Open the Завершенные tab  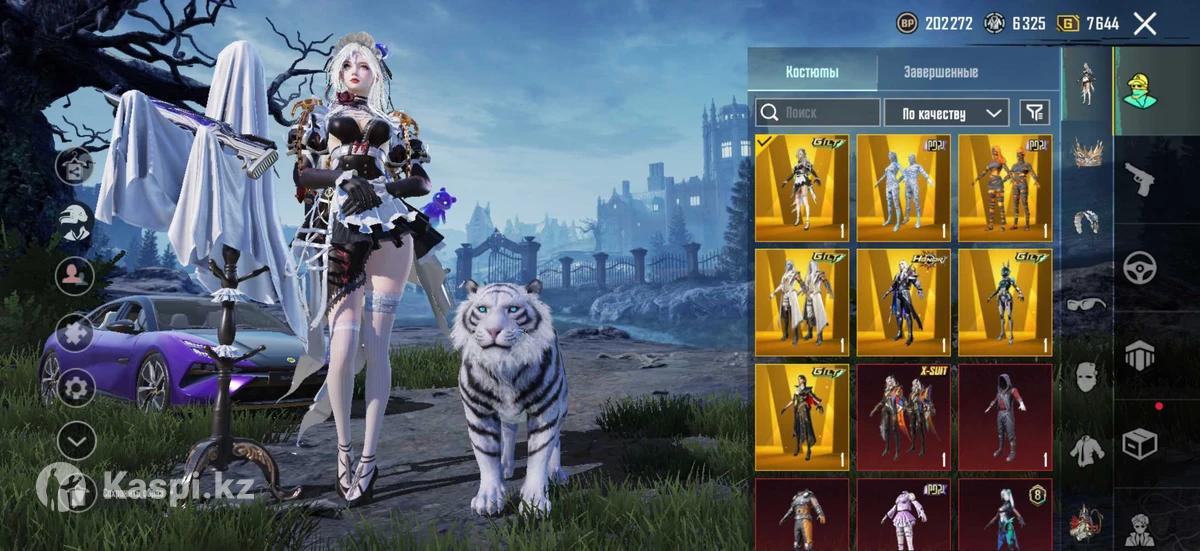click(x=941, y=72)
